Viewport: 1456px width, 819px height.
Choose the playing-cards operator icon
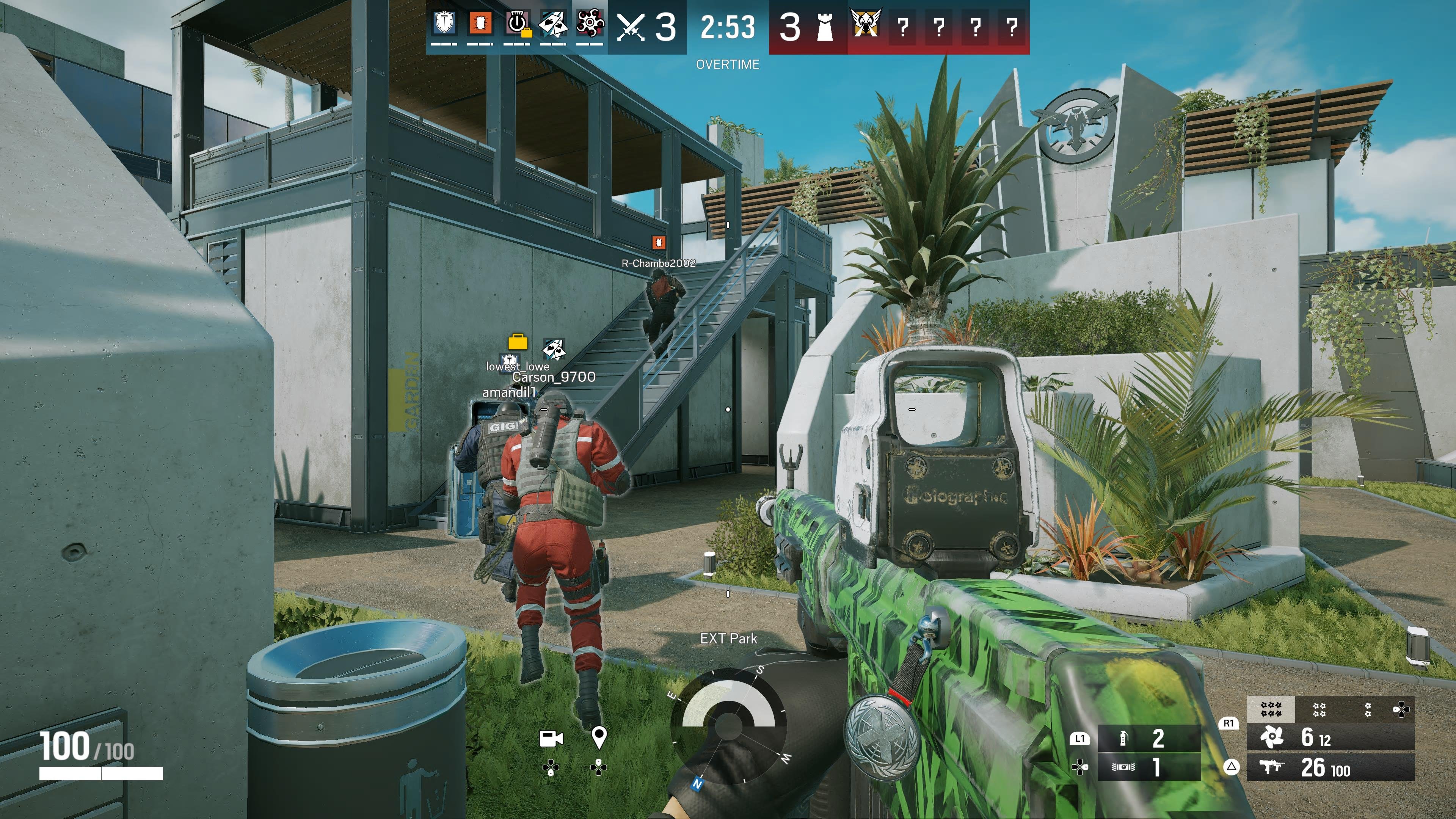pyautogui.click(x=552, y=24)
